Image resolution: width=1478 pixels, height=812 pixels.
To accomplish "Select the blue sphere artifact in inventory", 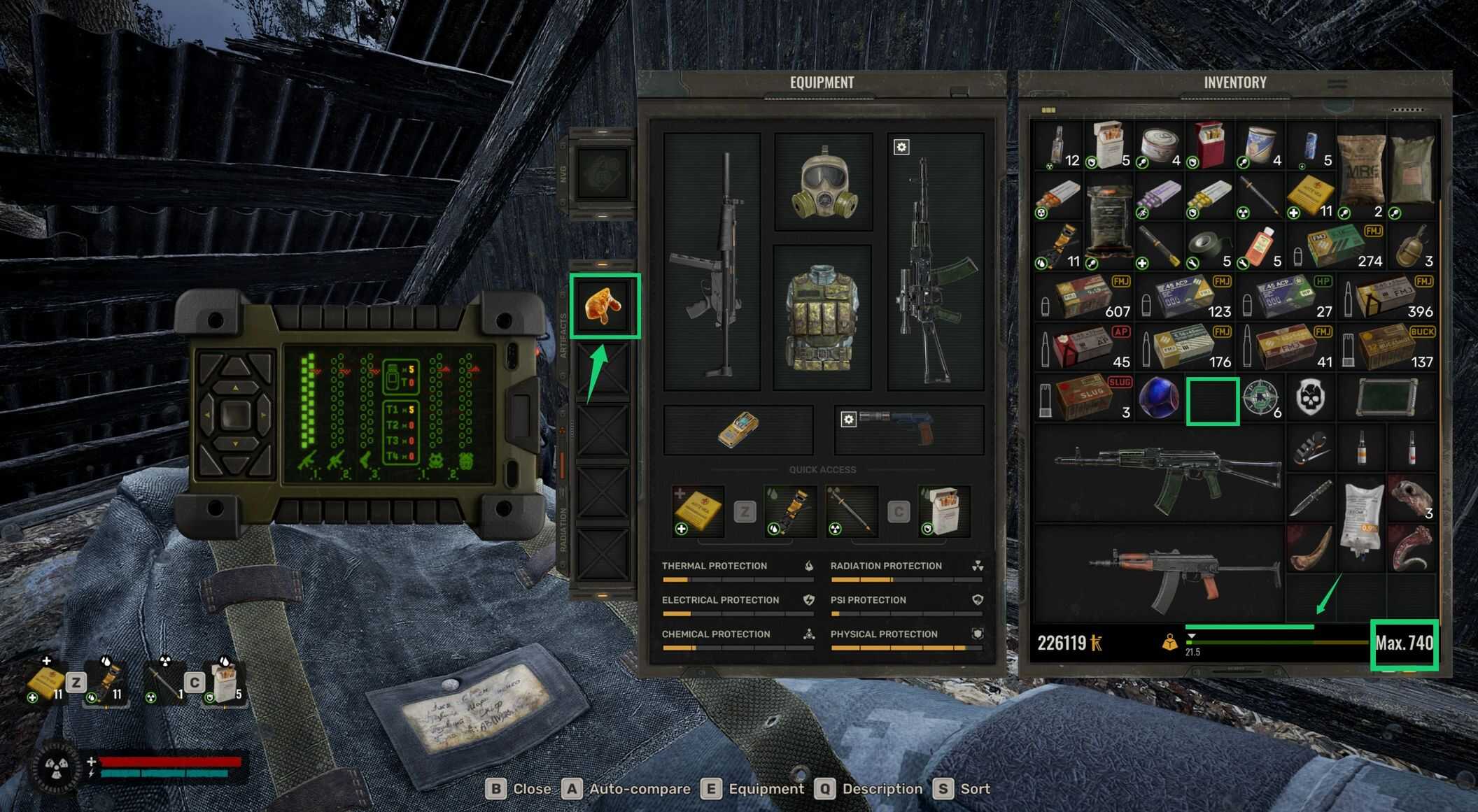I will pyautogui.click(x=1160, y=399).
